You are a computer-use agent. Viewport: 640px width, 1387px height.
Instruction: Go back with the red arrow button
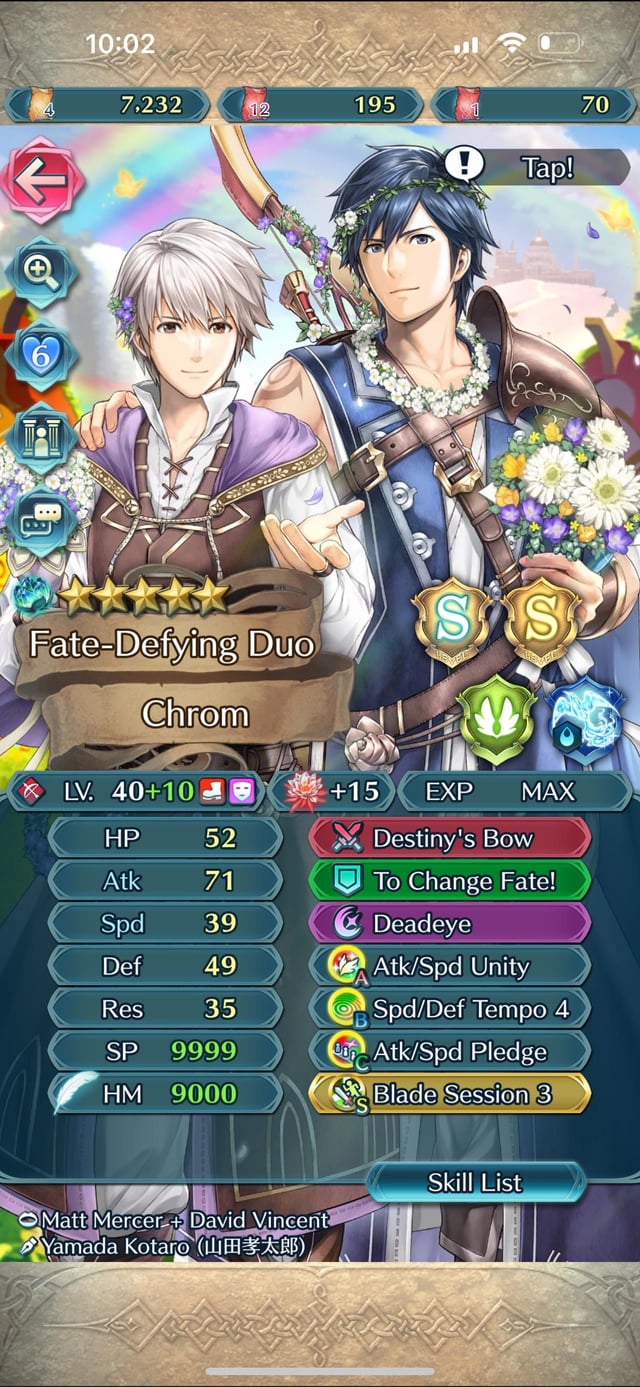click(x=40, y=180)
